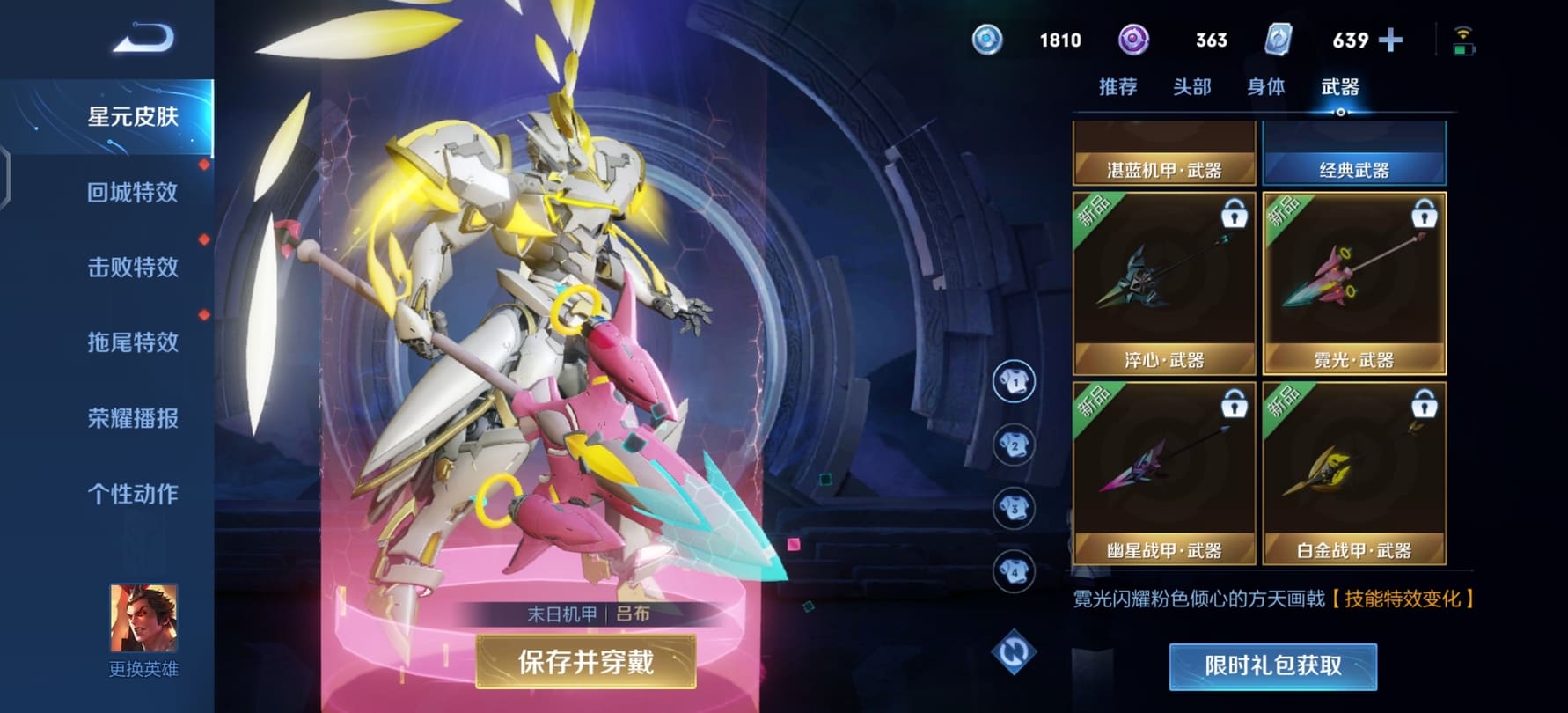Choose the 幽星战甲·武器 tile
The height and width of the screenshot is (713, 1568).
[1164, 474]
